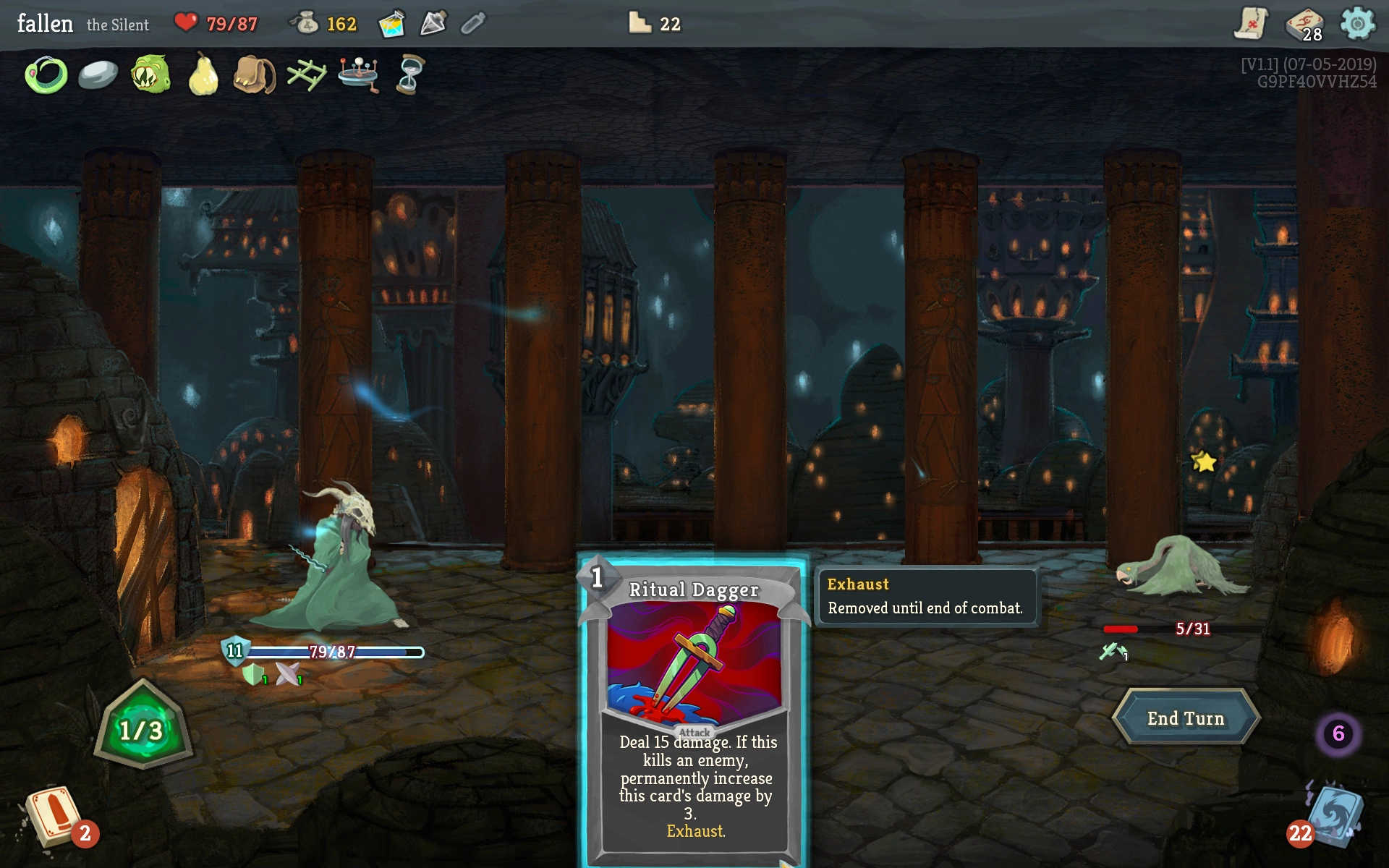Screen dimensions: 1389x868
Task: Open the settings gear
Action: 1357,24
